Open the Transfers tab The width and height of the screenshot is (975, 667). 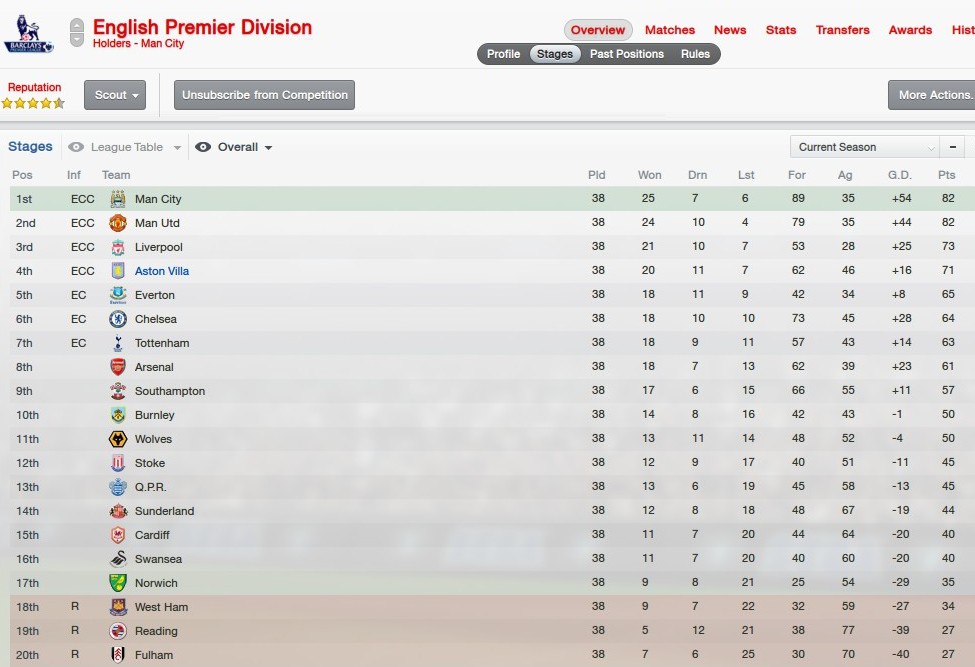pos(842,30)
